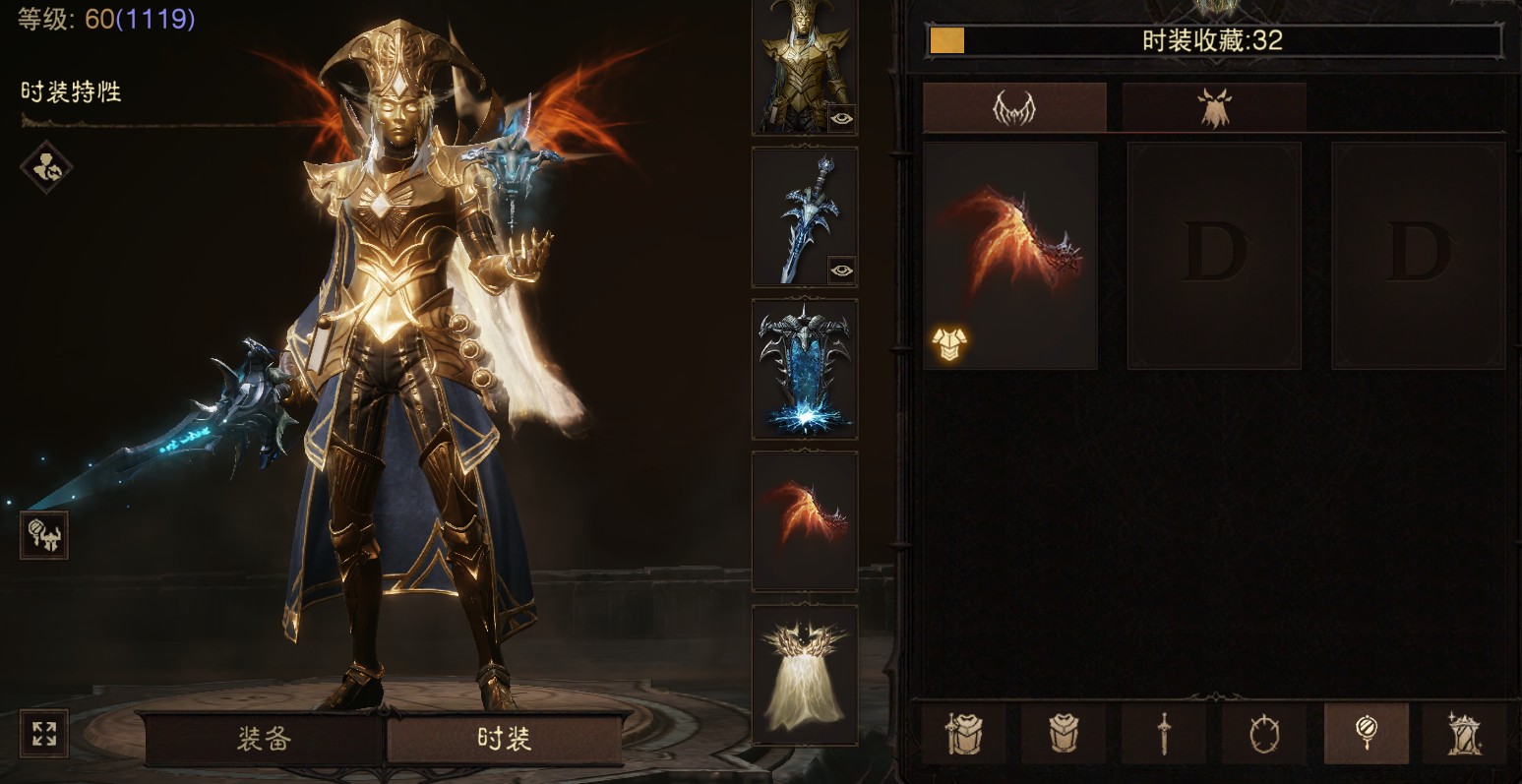The width and height of the screenshot is (1522, 784).
Task: Choose the blue portal cosmetic slot
Action: (804, 369)
